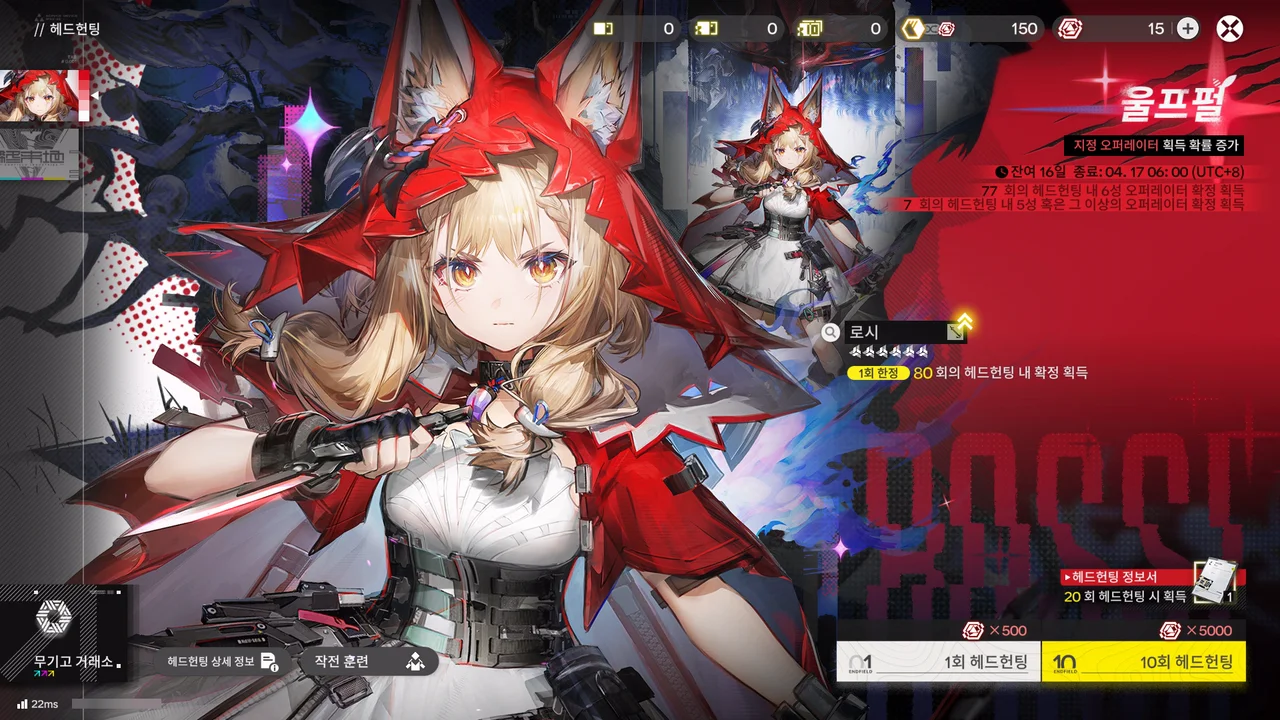Open 헤드헌팅 상세 정보 details

pyautogui.click(x=222, y=661)
